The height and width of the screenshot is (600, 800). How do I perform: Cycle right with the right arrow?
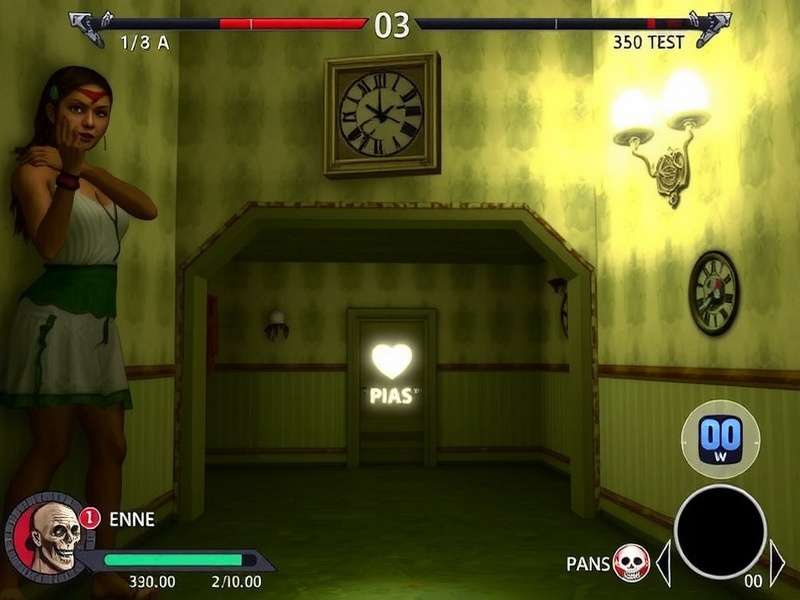[778, 563]
